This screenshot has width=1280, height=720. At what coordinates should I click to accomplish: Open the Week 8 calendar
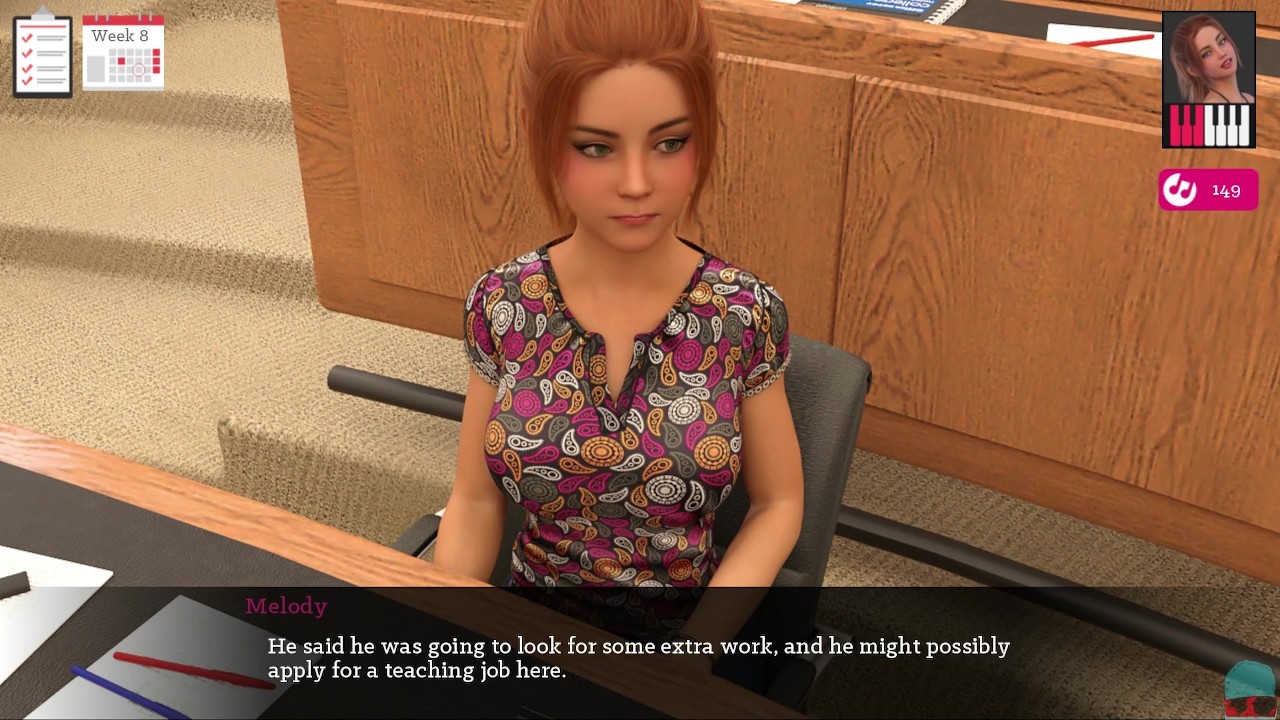pyautogui.click(x=123, y=53)
